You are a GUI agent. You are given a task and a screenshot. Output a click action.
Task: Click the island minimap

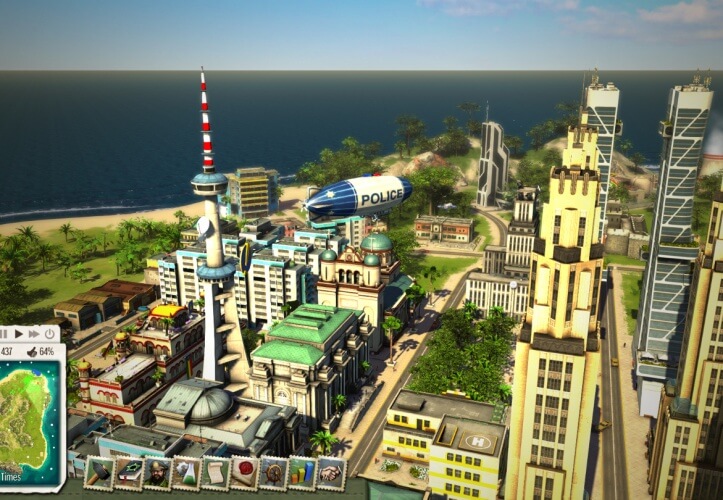pyautogui.click(x=27, y=410)
